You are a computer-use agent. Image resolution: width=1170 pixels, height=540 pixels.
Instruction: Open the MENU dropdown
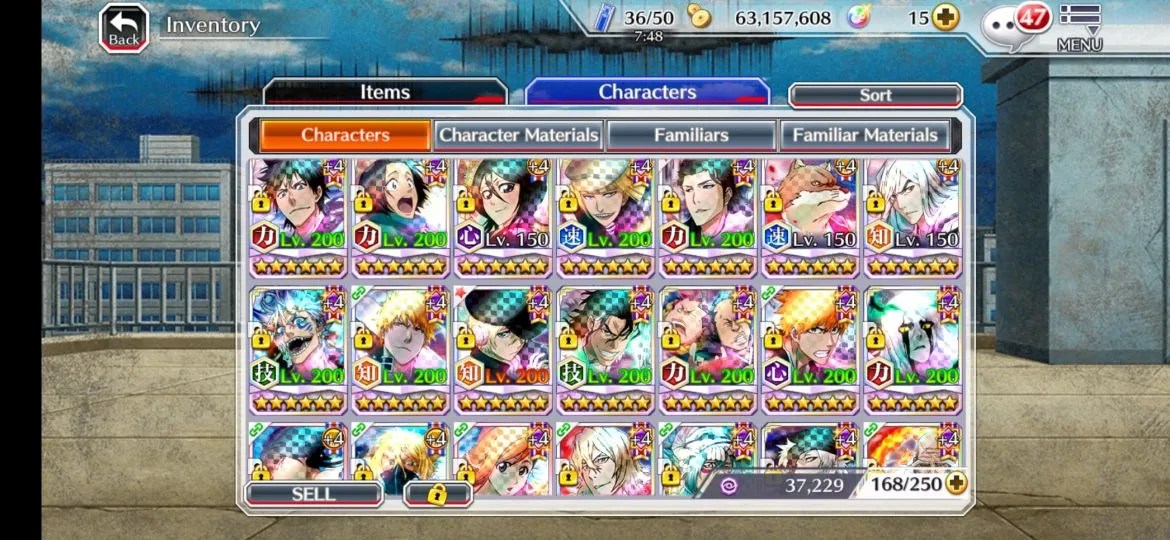[1079, 27]
